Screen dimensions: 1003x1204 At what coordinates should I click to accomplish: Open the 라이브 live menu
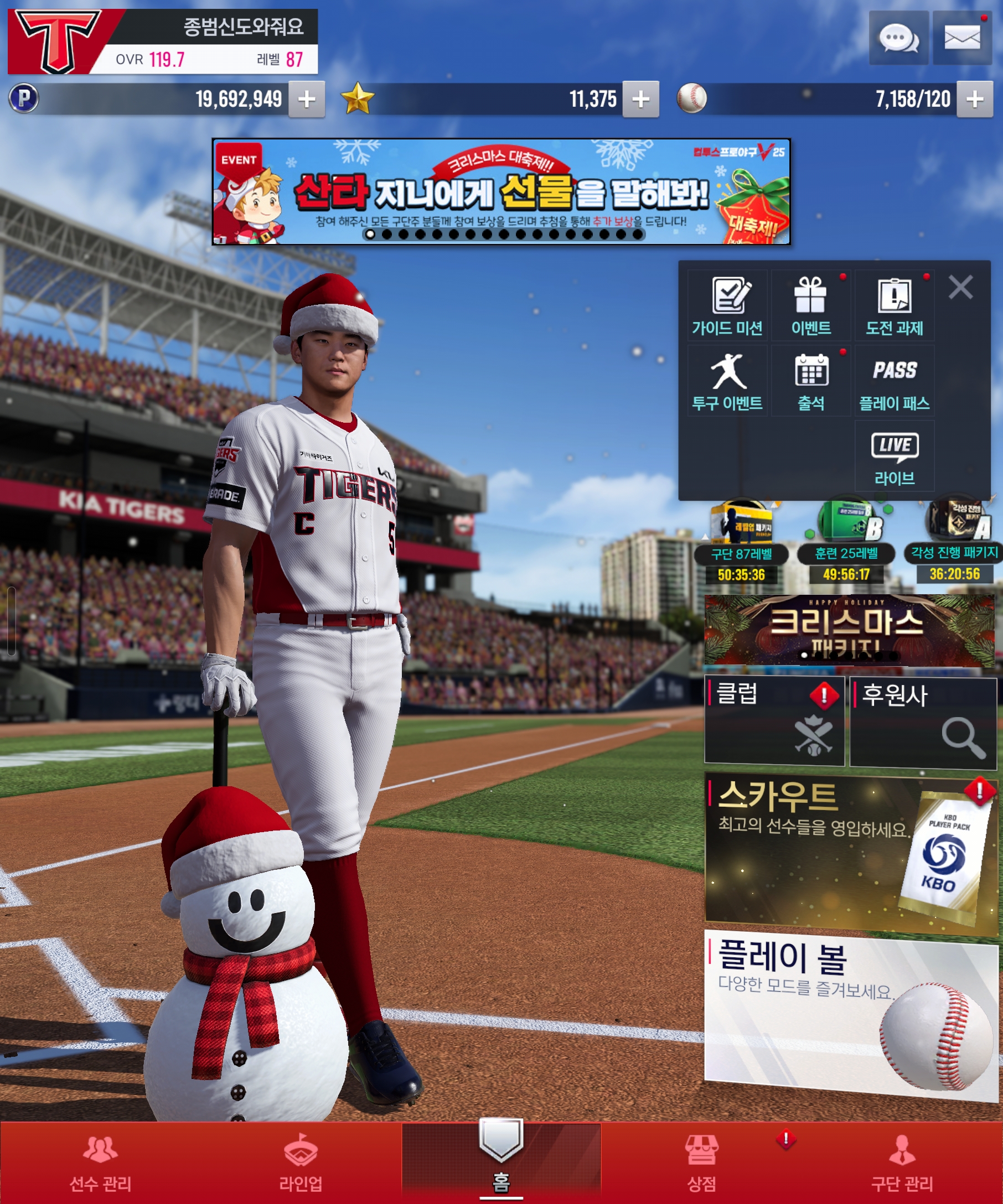pos(894,456)
